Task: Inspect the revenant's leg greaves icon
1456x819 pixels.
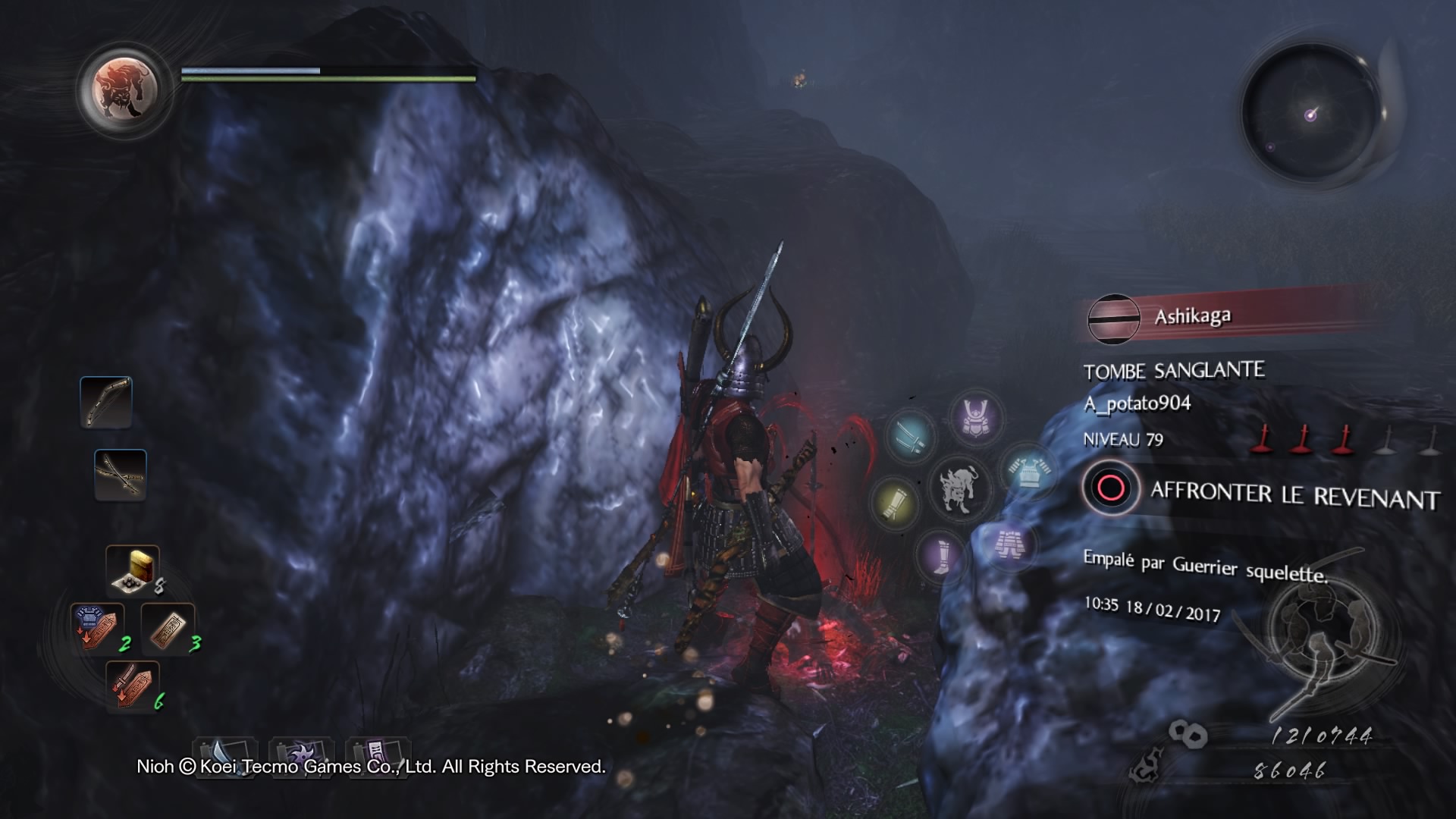Action: (x=940, y=554)
